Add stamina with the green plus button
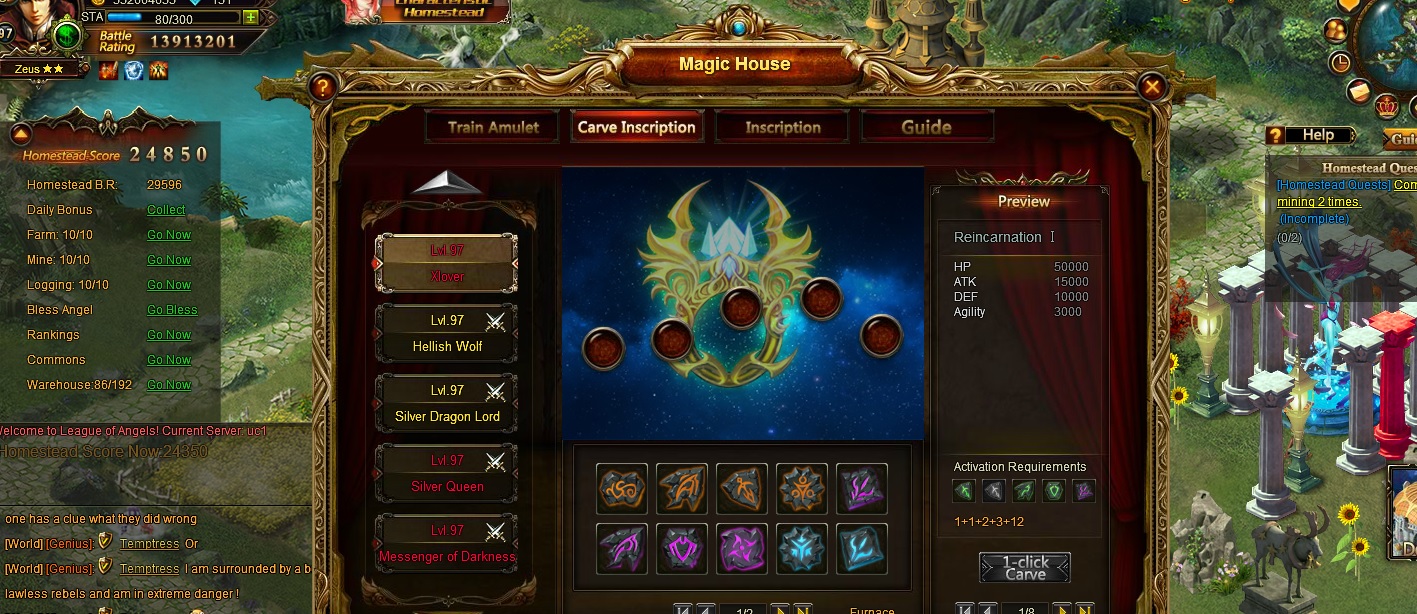Screen dimensions: 1417x614 click(x=250, y=17)
